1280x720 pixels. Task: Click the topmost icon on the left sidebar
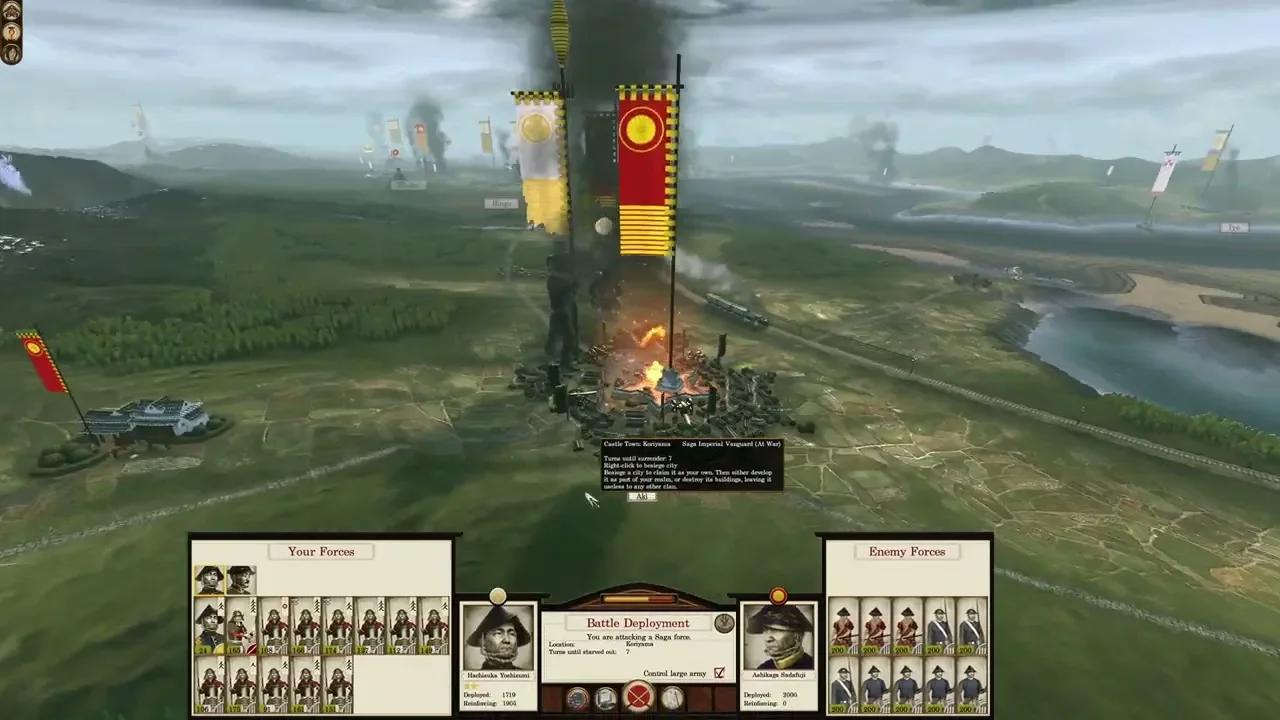coord(11,11)
